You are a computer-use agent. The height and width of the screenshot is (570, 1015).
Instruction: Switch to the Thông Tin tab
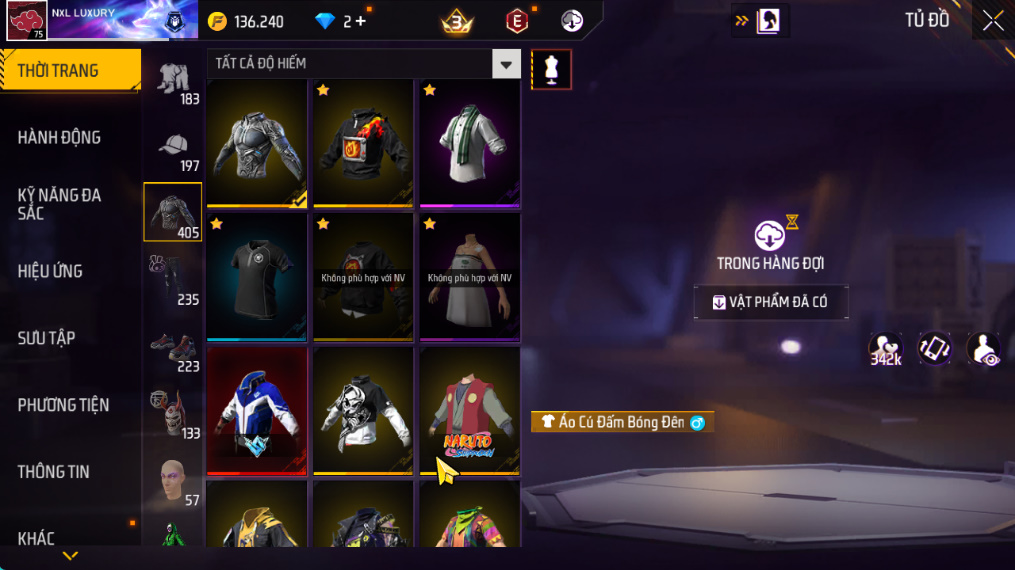pos(54,472)
